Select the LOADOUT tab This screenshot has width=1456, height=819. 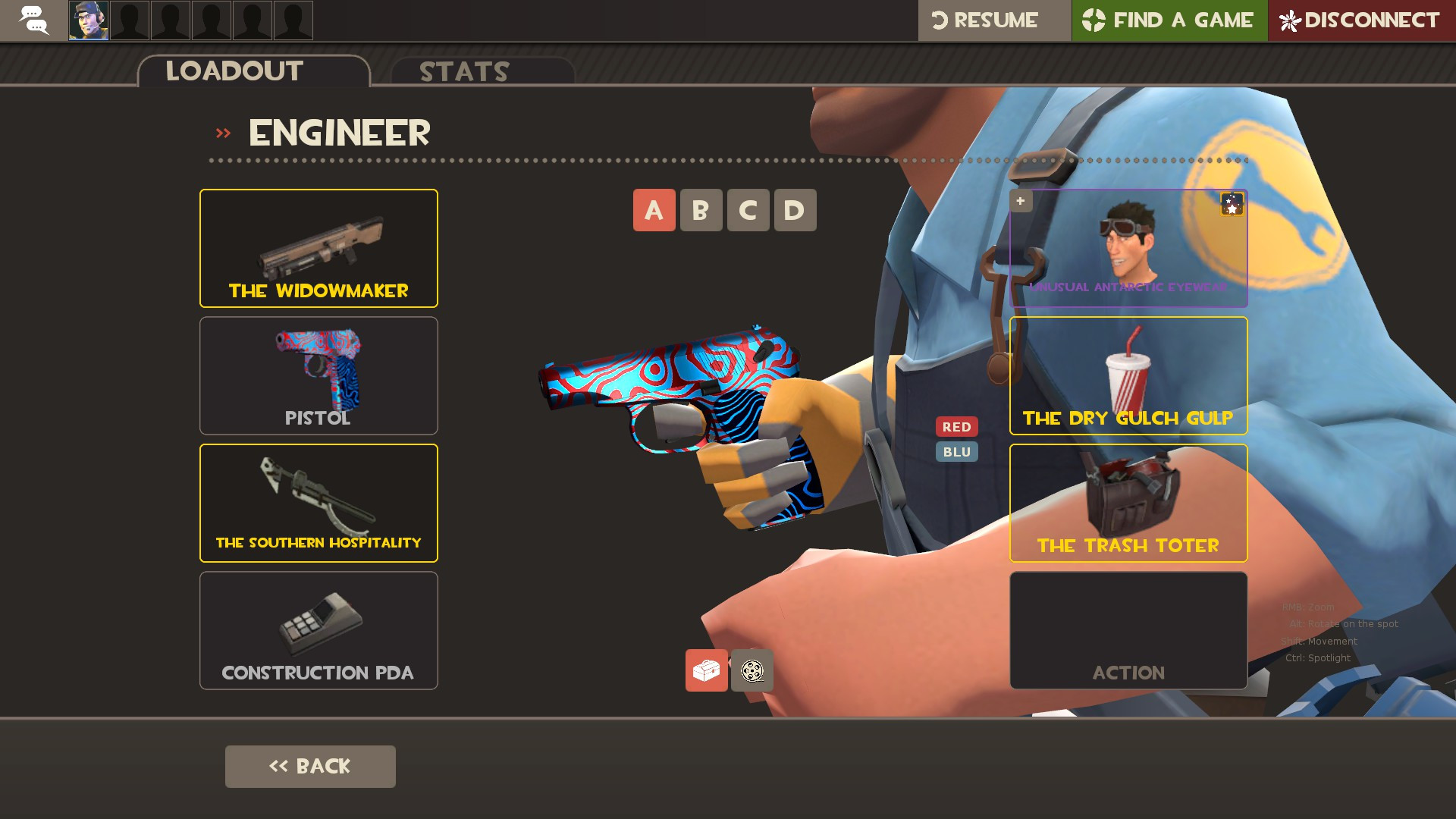234,71
